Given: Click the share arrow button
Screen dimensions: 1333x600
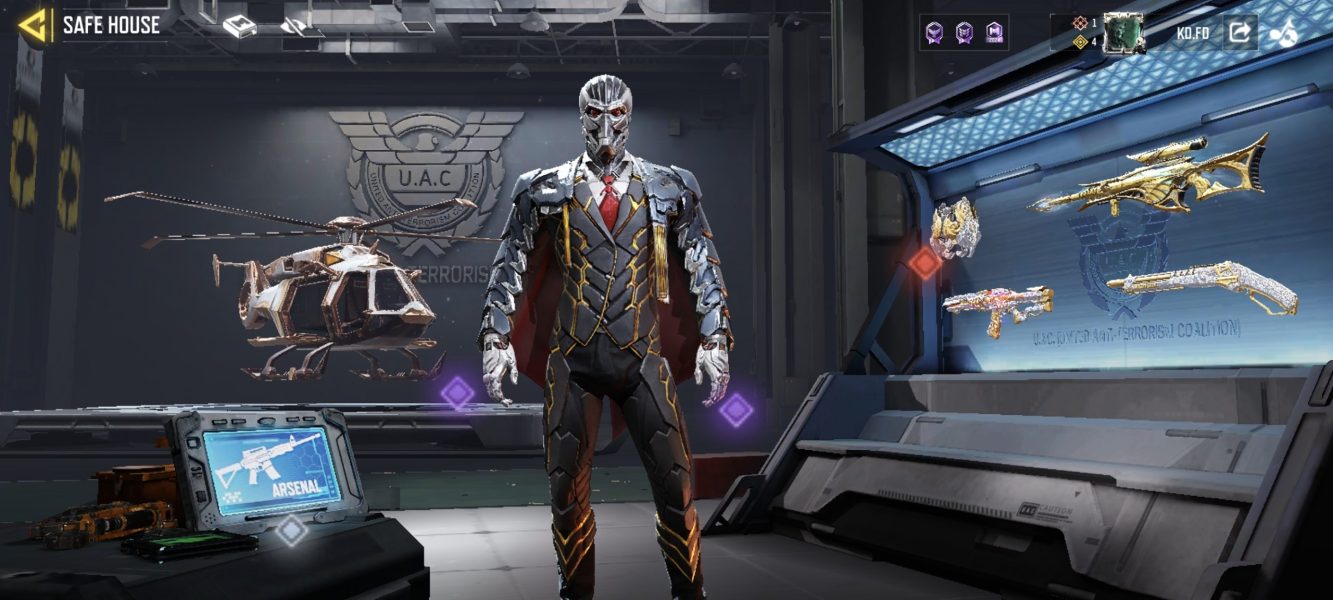Looking at the screenshot, I should coord(1239,33).
